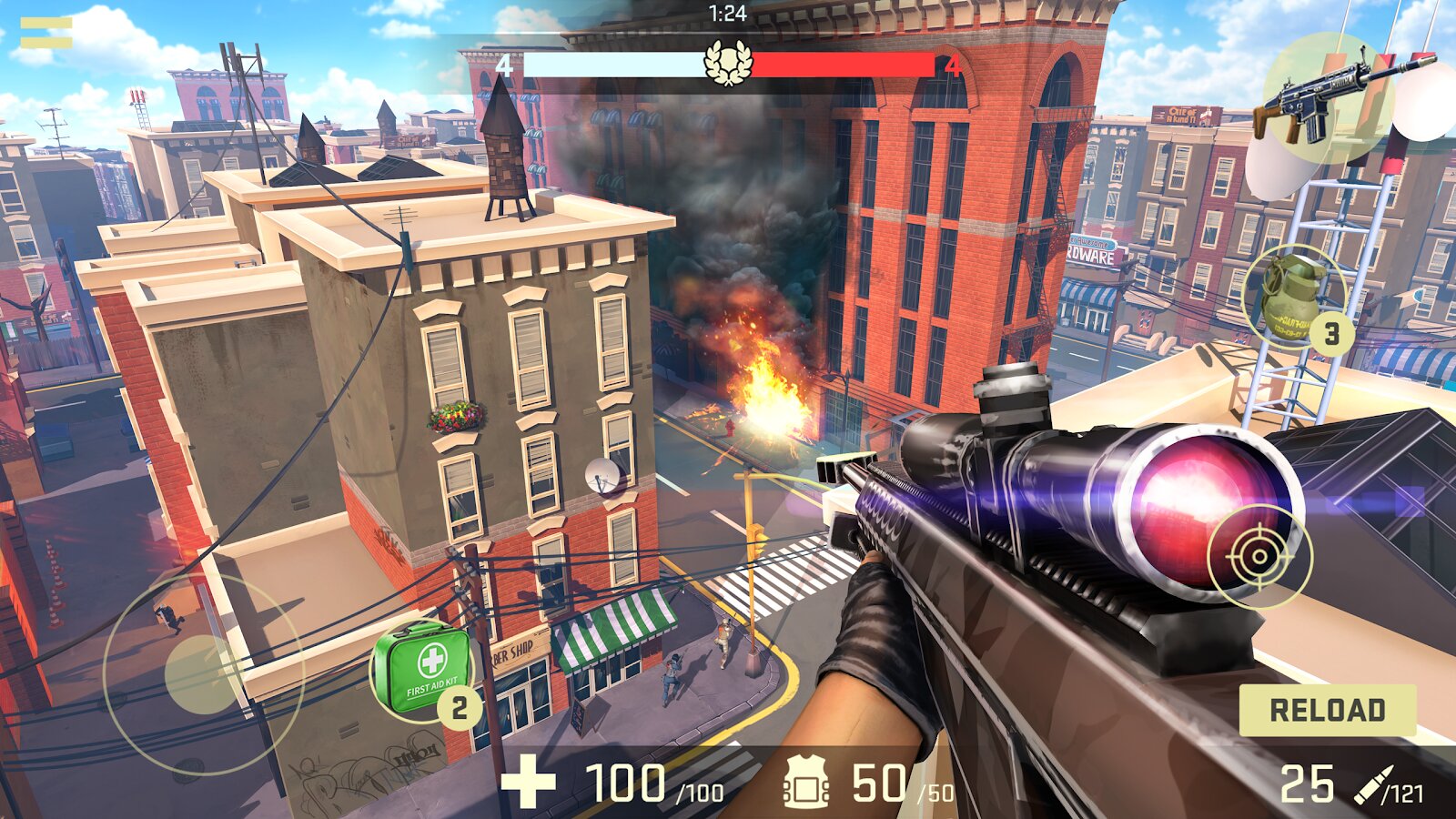
Task: Tap the RELOAD button
Action: click(1327, 710)
